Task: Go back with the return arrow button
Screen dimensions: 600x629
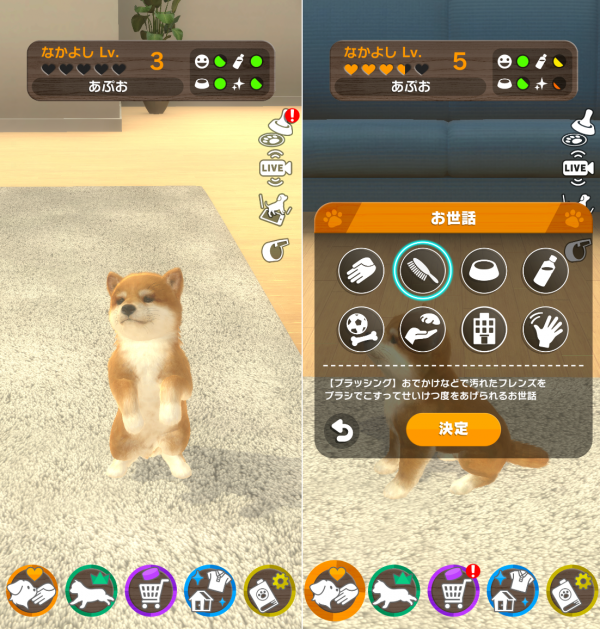Action: 340,431
